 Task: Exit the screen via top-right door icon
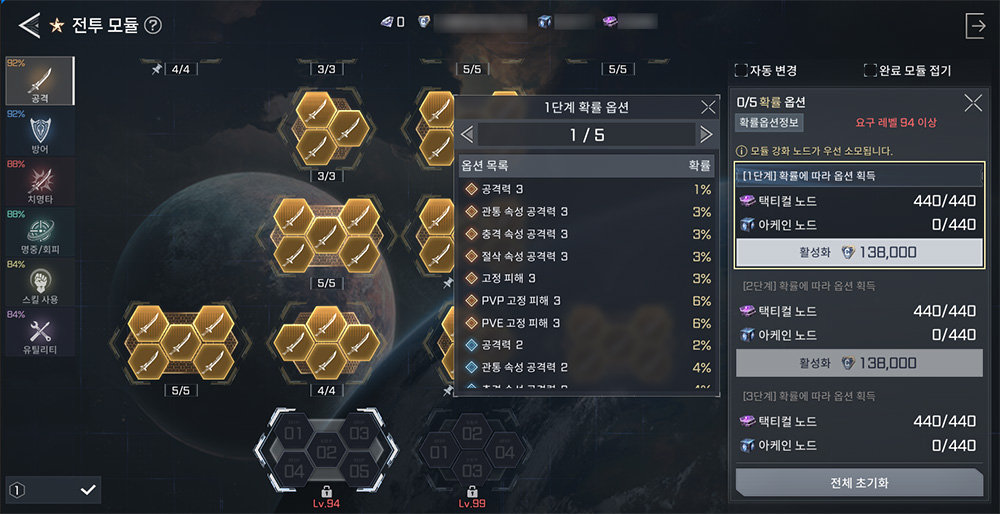975,25
